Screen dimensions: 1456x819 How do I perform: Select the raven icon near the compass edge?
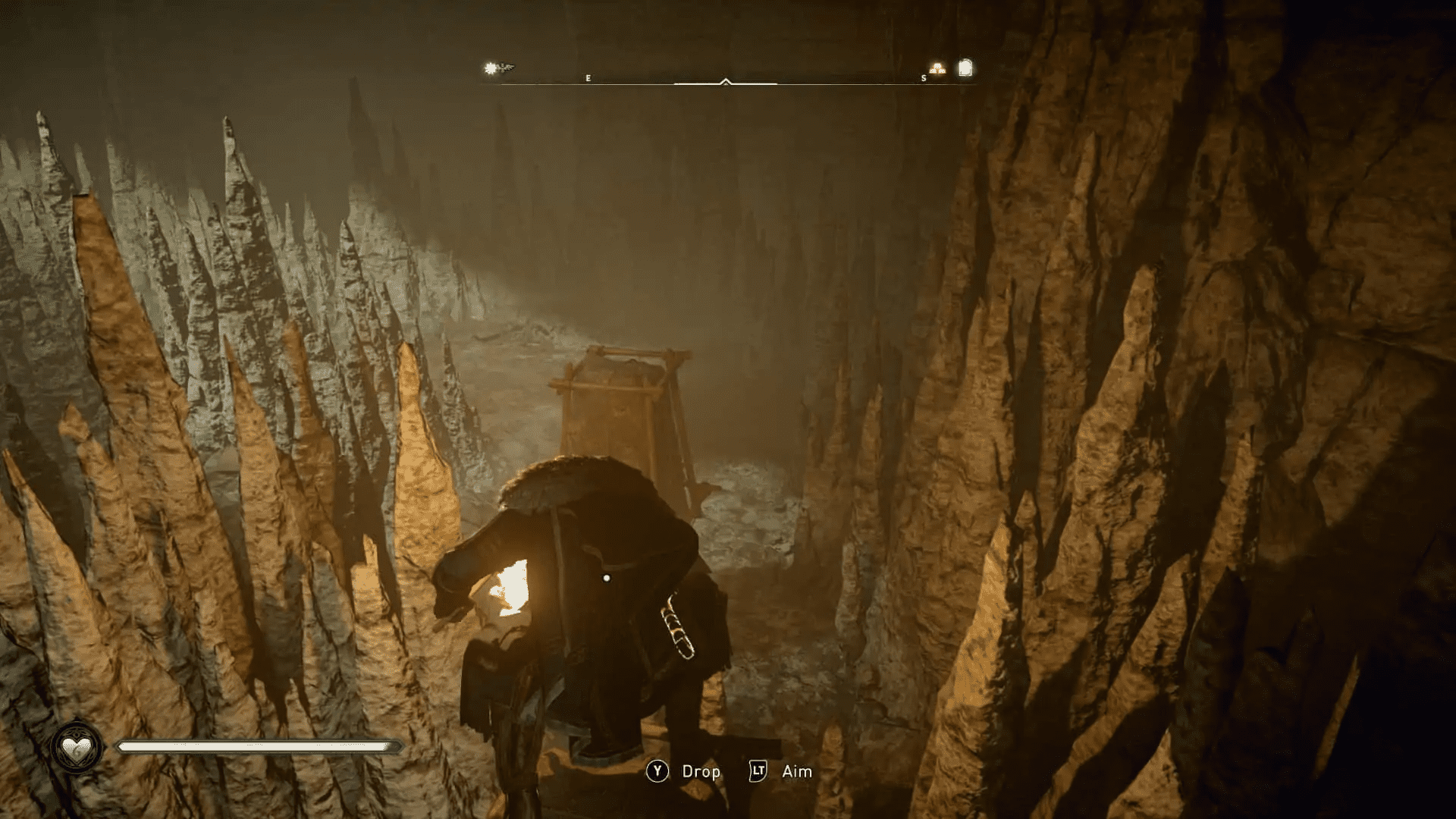[x=508, y=66]
